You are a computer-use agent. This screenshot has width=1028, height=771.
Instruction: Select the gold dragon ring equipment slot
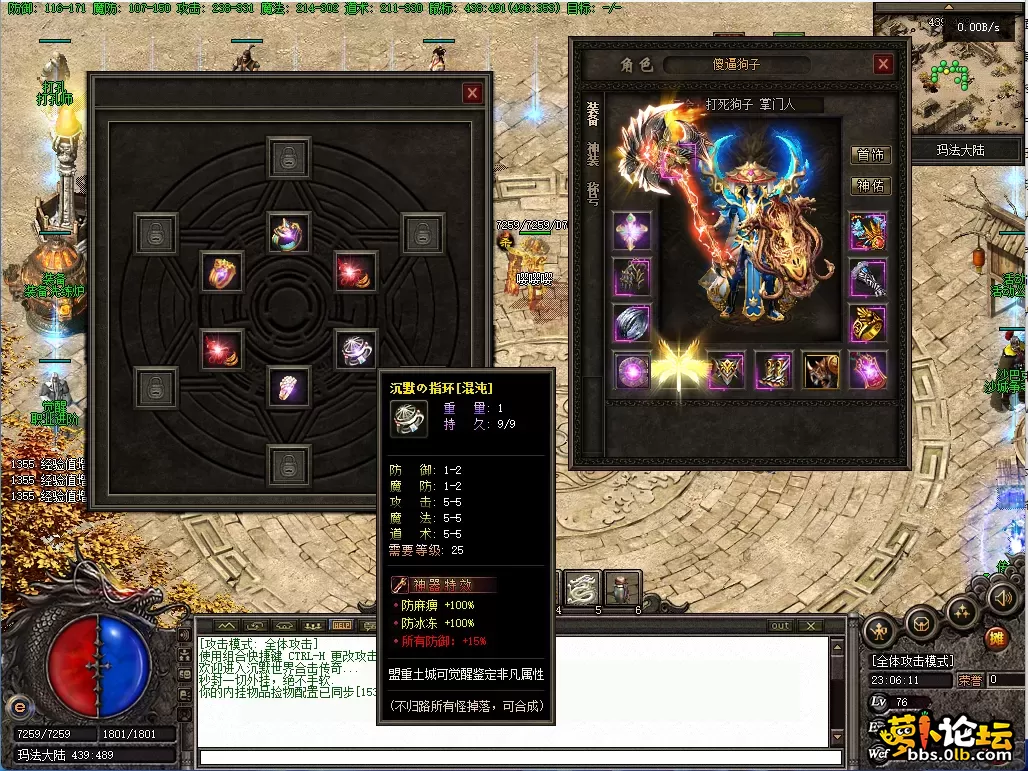pyautogui.click(x=868, y=323)
